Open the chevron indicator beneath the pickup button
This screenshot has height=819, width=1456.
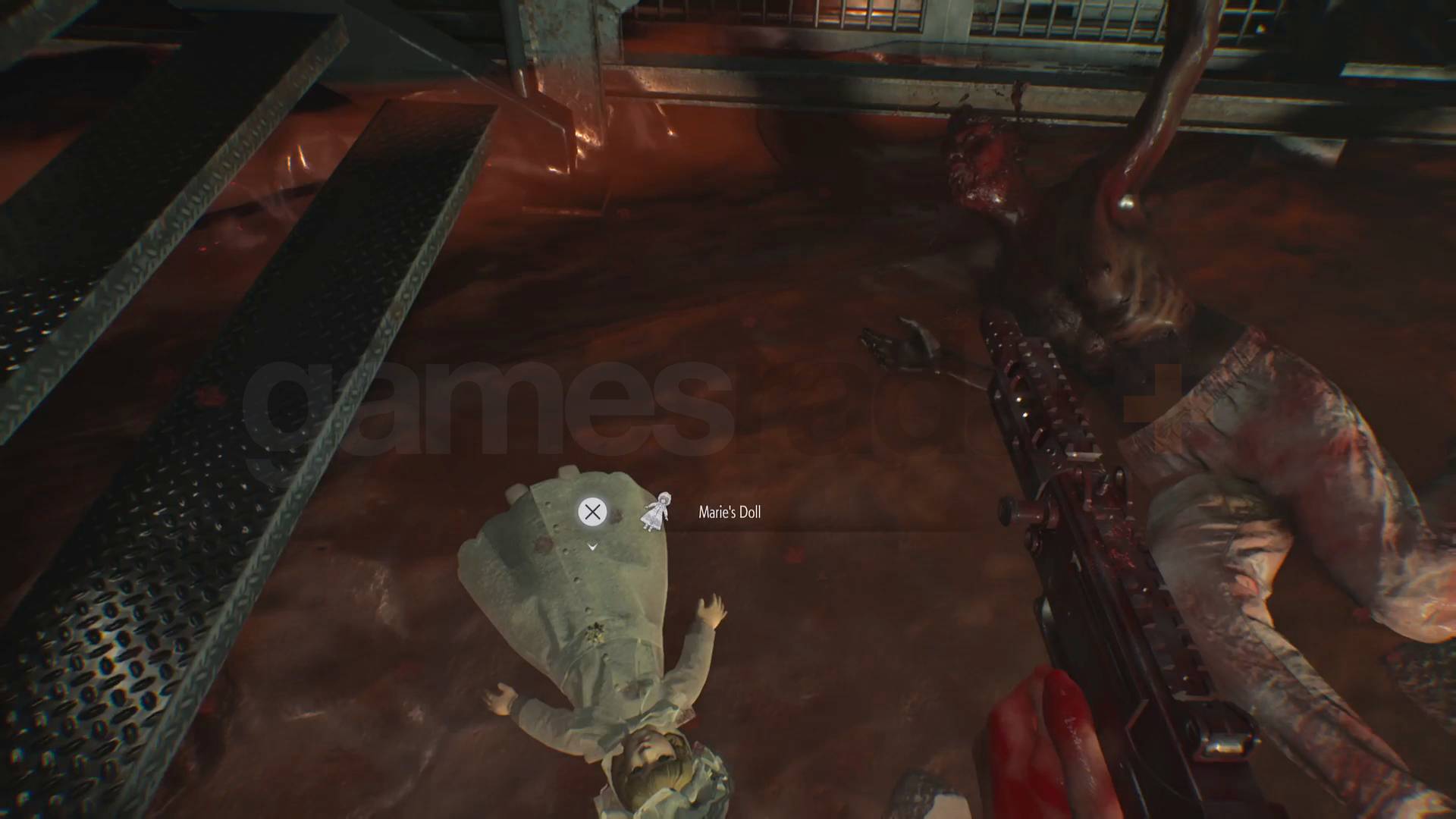pyautogui.click(x=591, y=545)
